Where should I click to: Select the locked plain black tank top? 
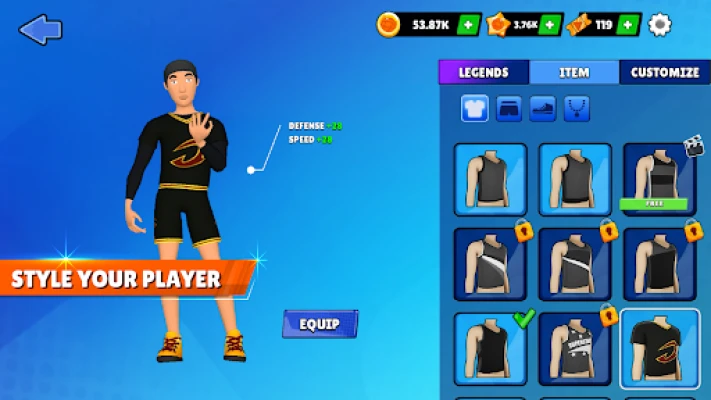pos(659,264)
